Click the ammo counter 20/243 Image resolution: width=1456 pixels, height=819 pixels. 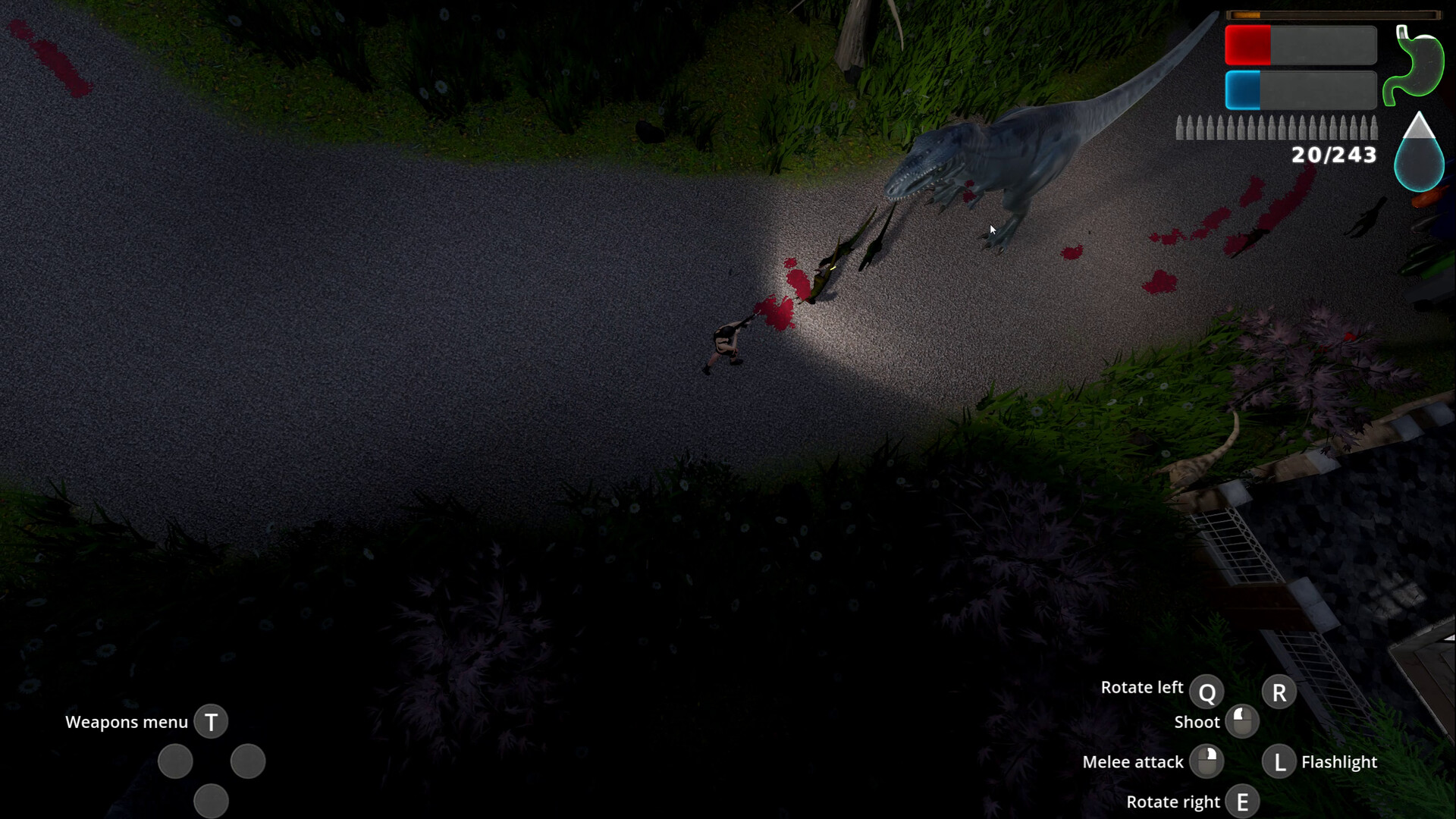(1332, 156)
